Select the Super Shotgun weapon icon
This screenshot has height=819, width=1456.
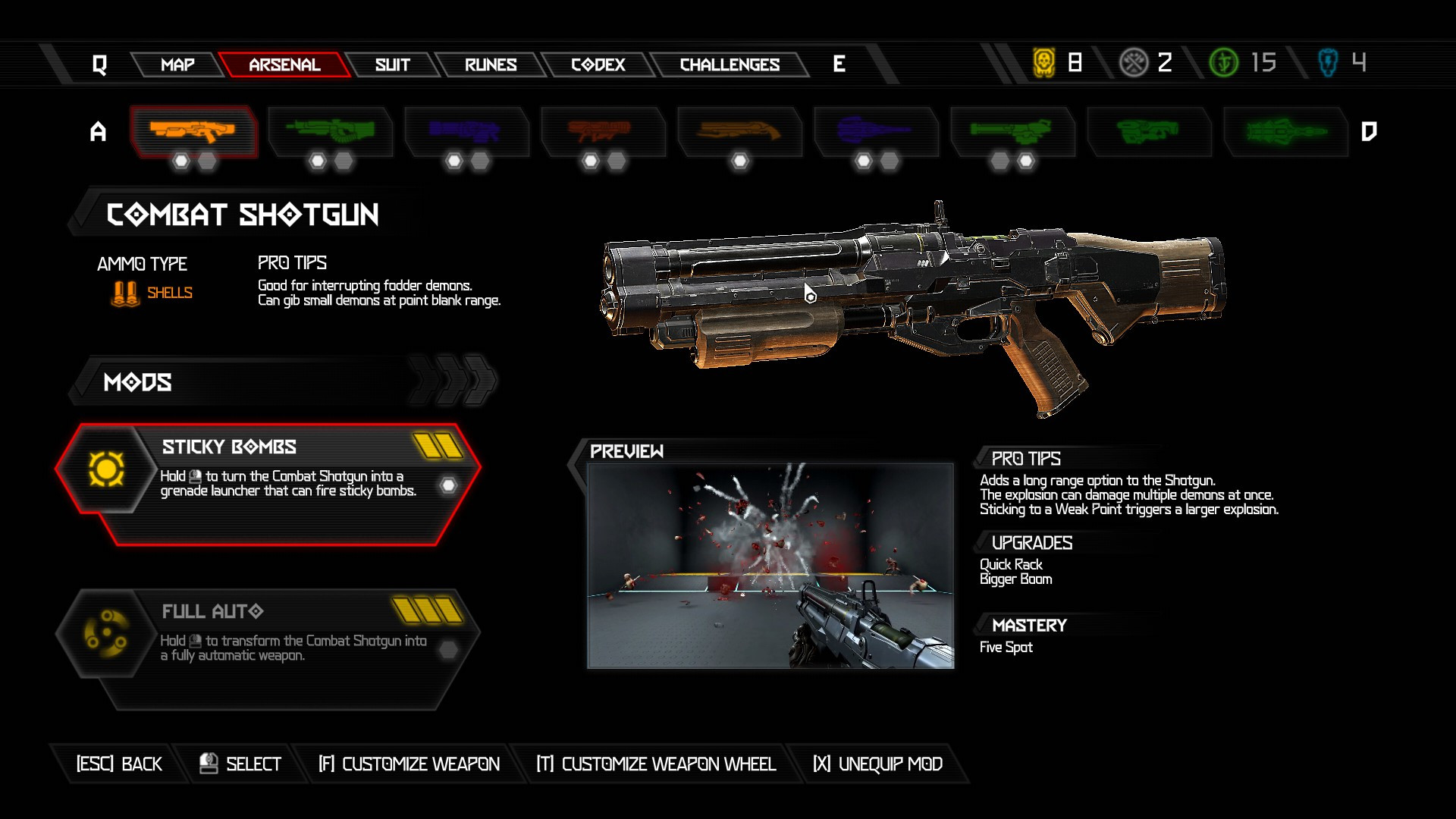point(741,130)
